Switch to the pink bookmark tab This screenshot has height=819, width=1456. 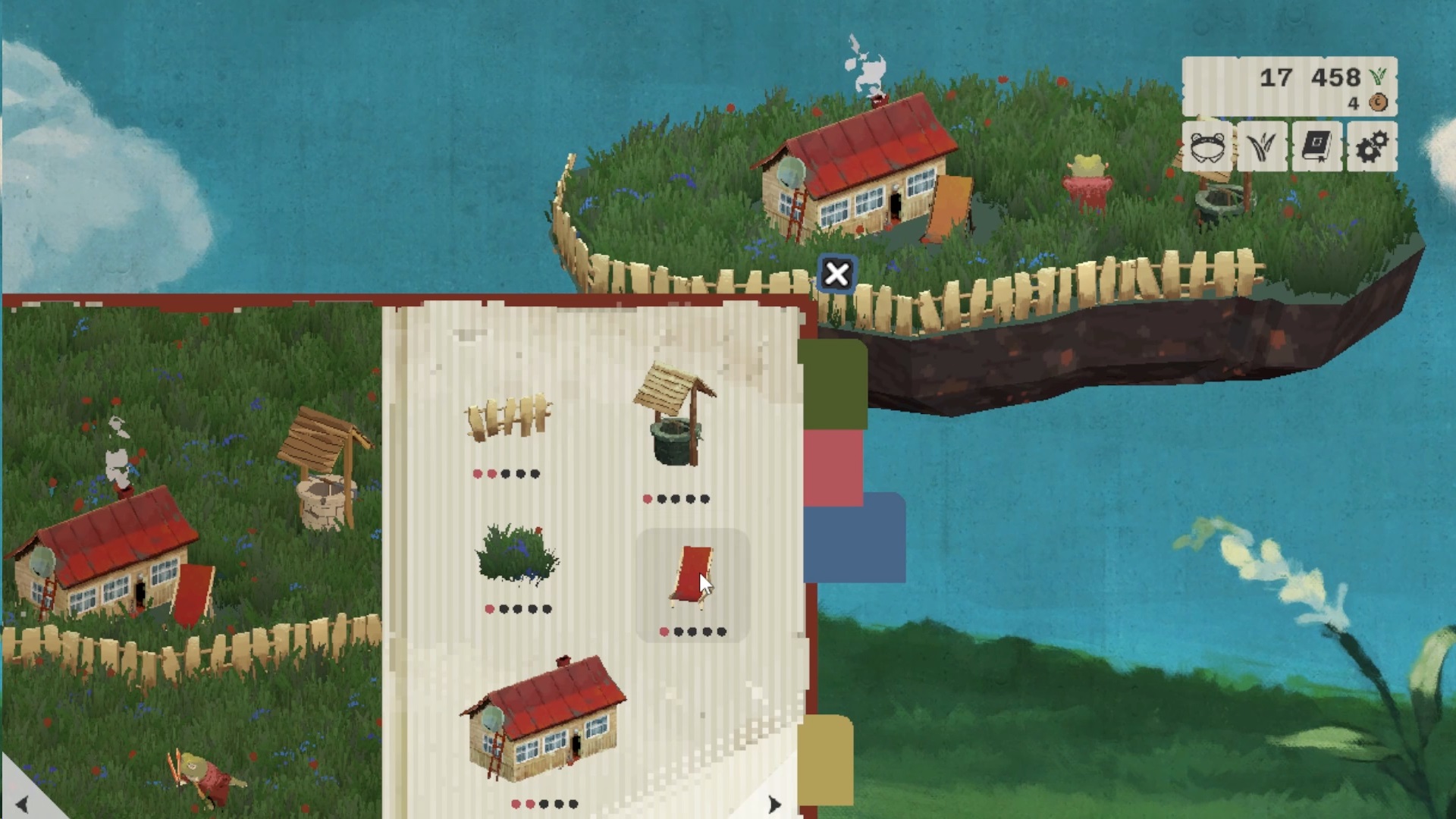[x=833, y=468]
